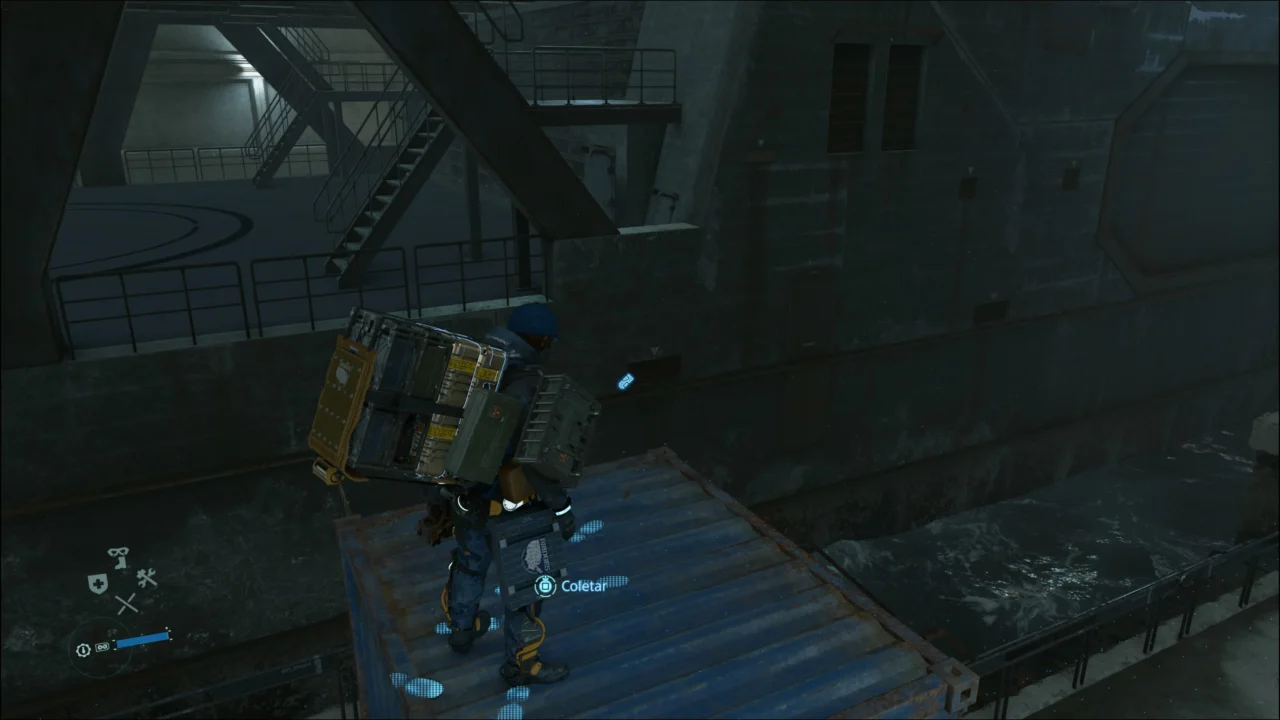
Task: Select the circular collect button icon beside Coletar
Action: coord(546,586)
